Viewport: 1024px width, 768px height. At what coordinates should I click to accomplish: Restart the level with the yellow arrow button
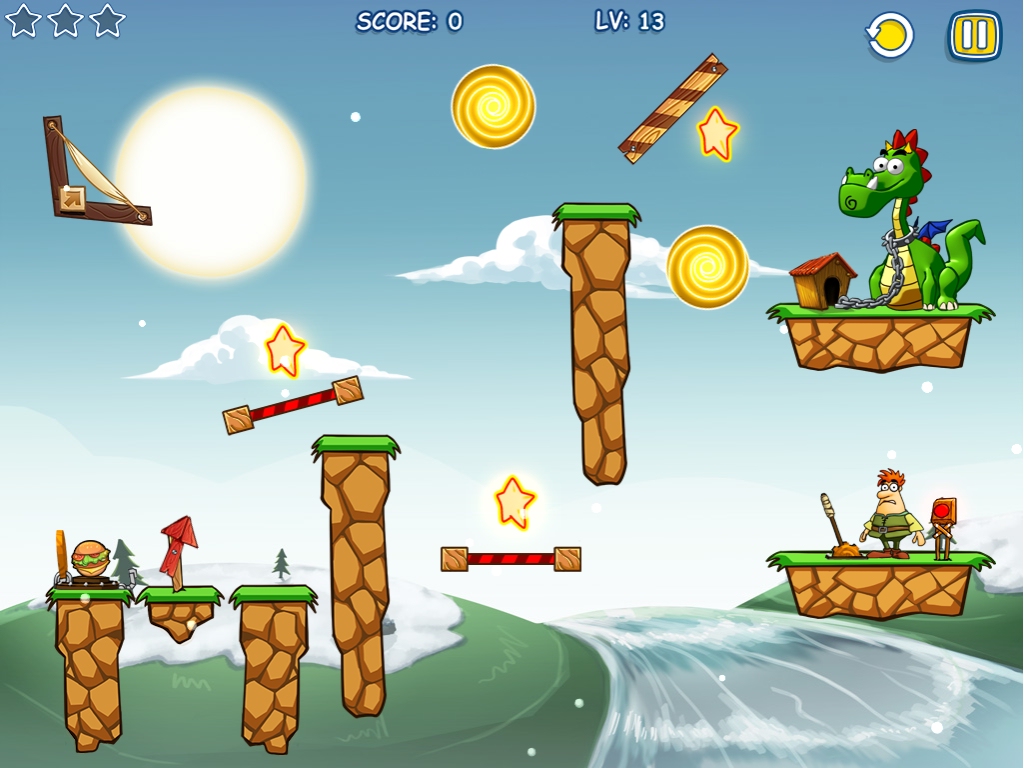click(890, 36)
